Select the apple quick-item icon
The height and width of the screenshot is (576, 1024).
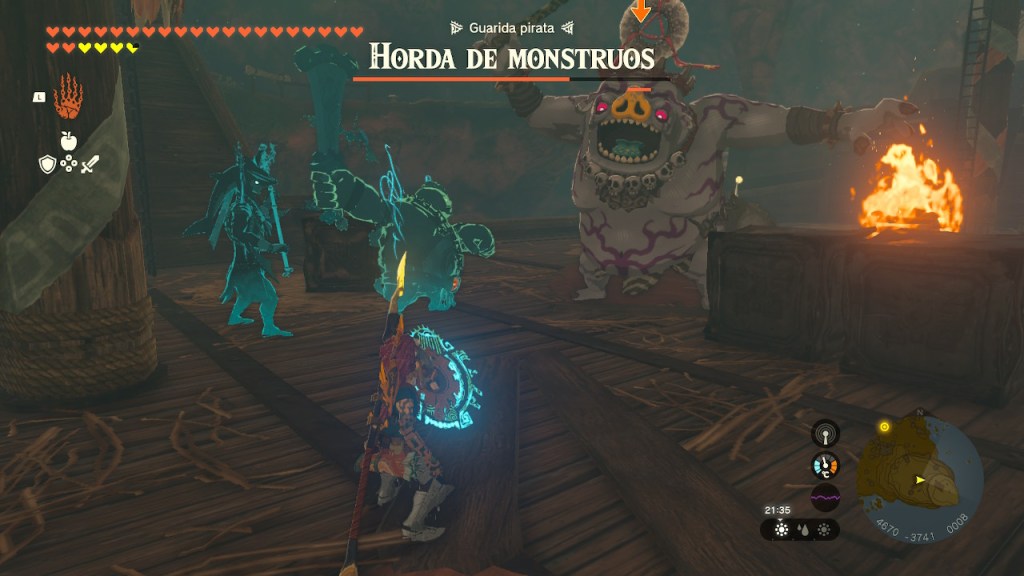pyautogui.click(x=68, y=141)
